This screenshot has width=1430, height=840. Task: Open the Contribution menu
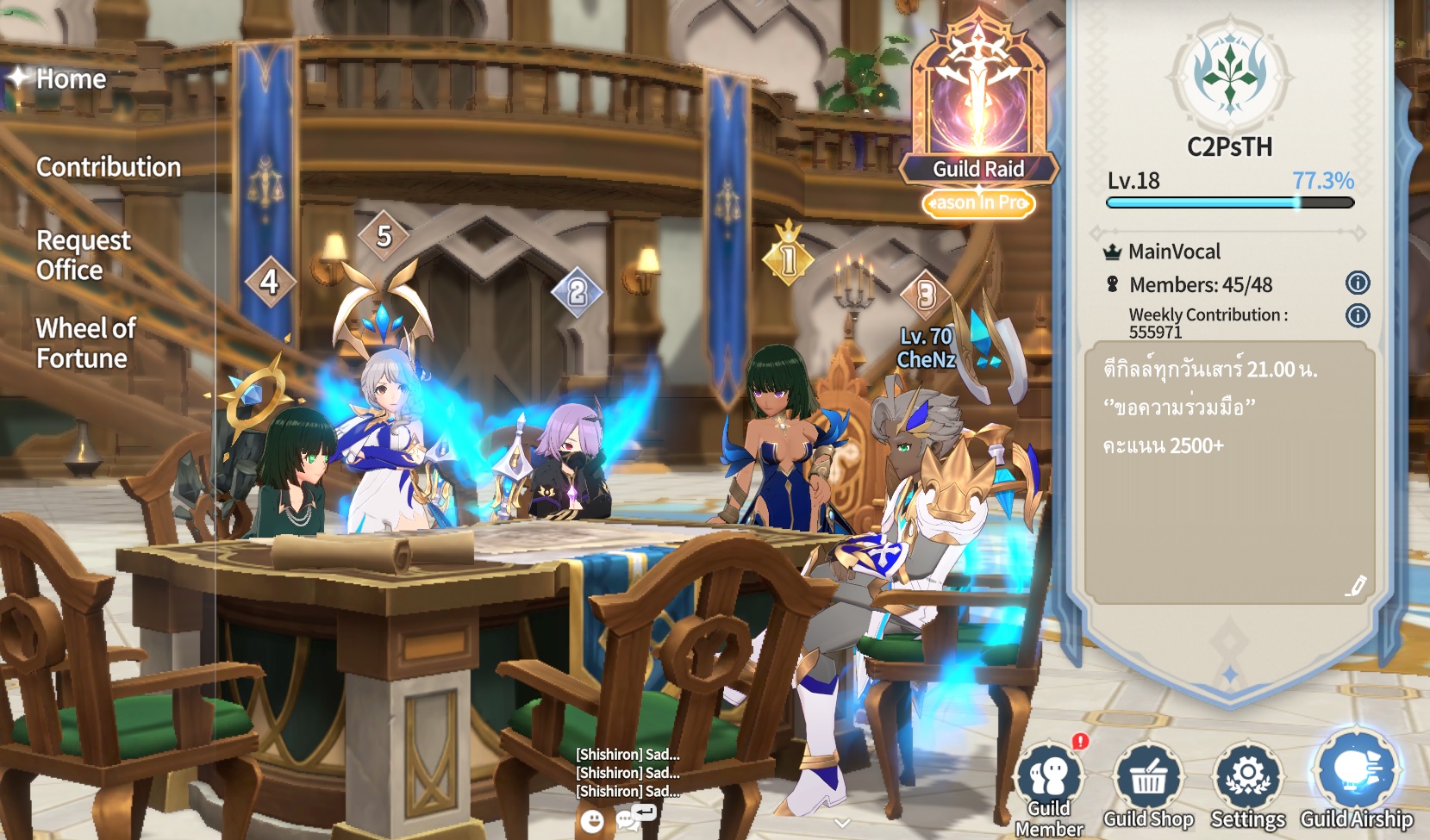tap(109, 167)
